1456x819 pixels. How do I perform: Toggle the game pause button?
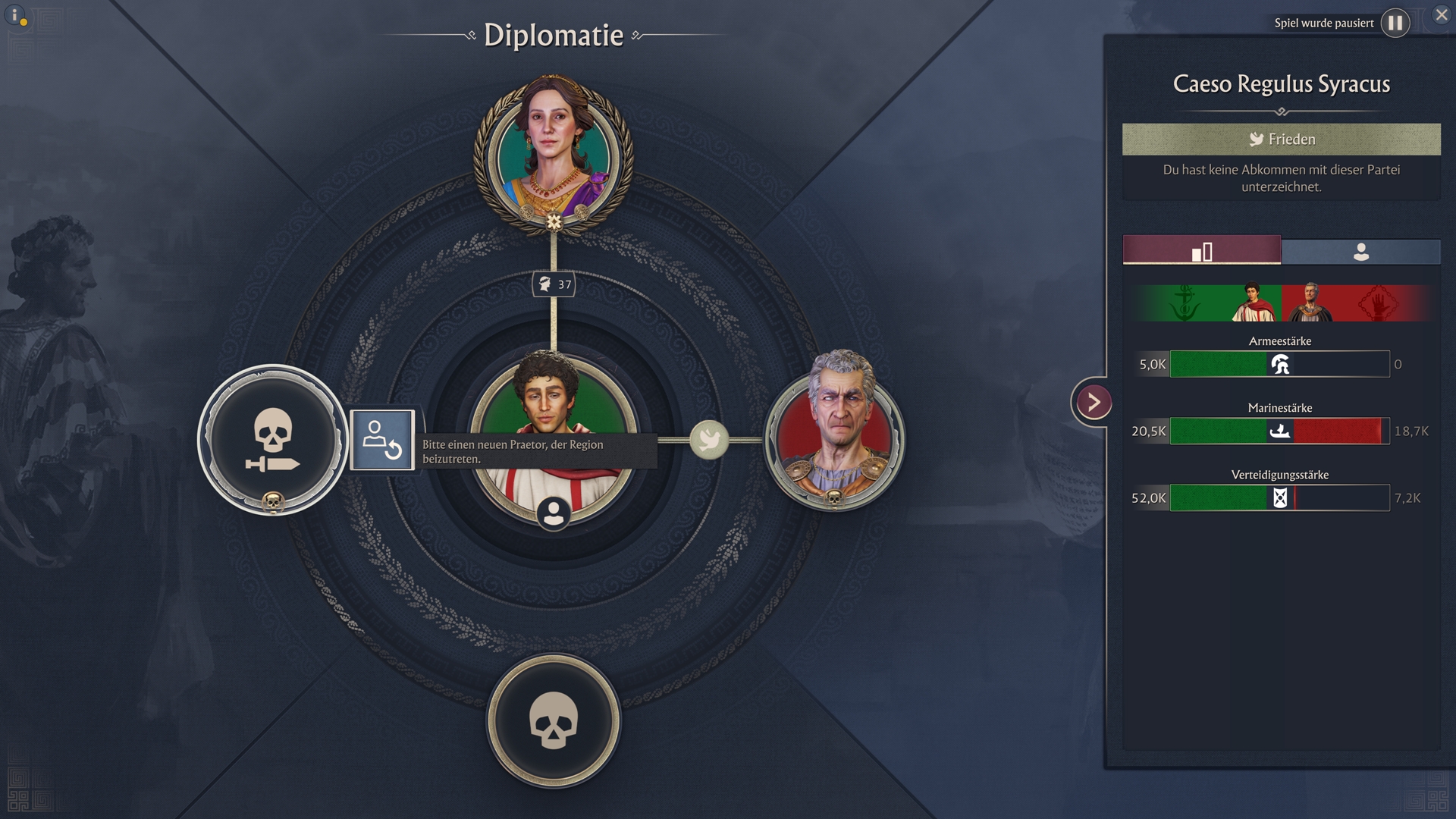1395,23
